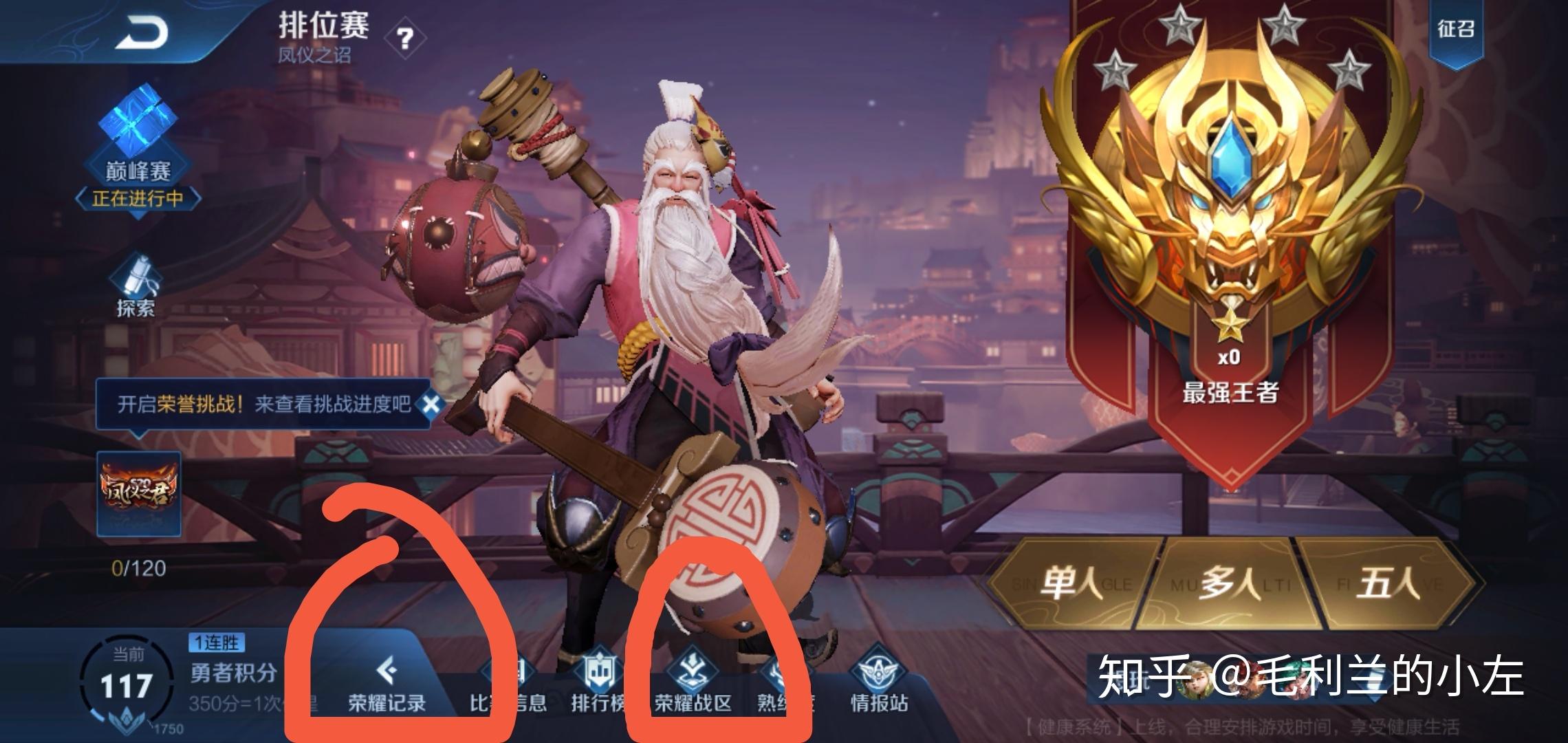Choose 多人 multiplayer ranked queue
1568x743 pixels.
click(1230, 584)
